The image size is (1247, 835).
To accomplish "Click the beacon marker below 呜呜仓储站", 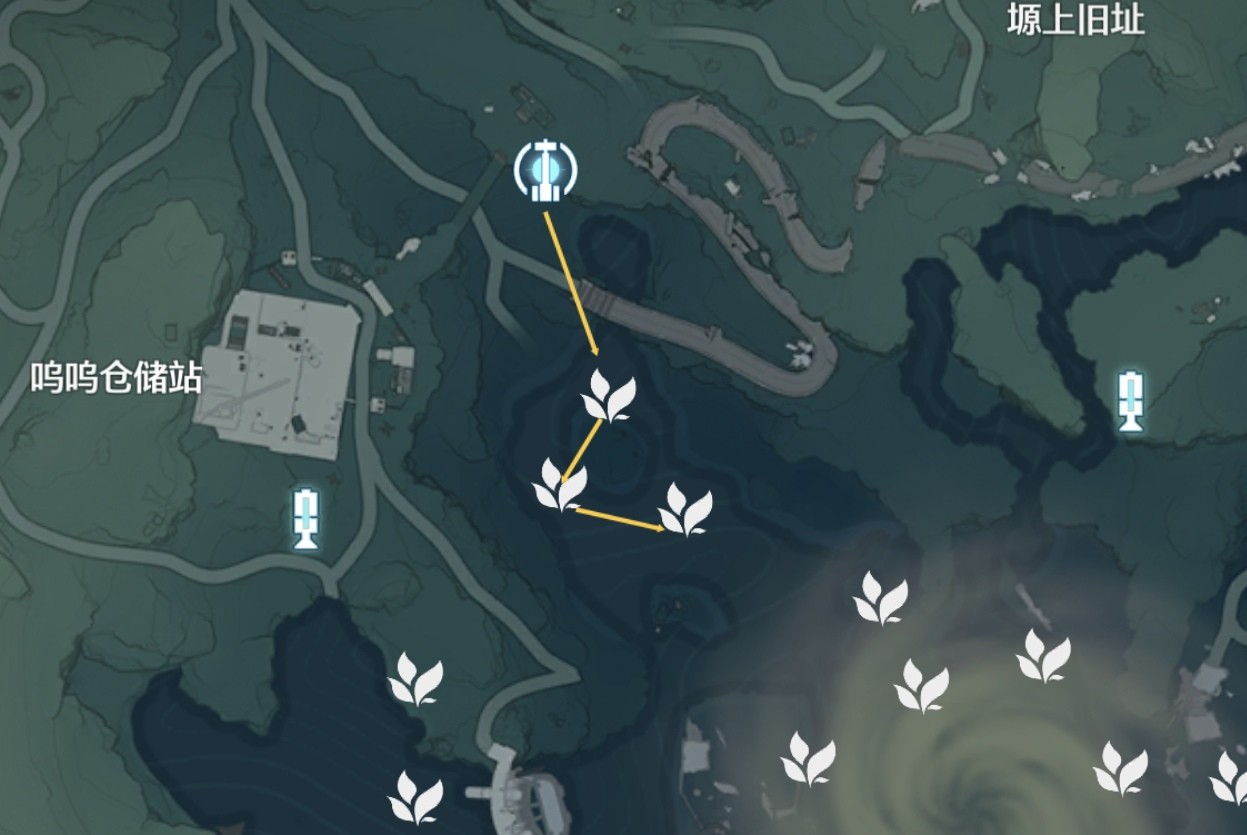I will [x=306, y=518].
